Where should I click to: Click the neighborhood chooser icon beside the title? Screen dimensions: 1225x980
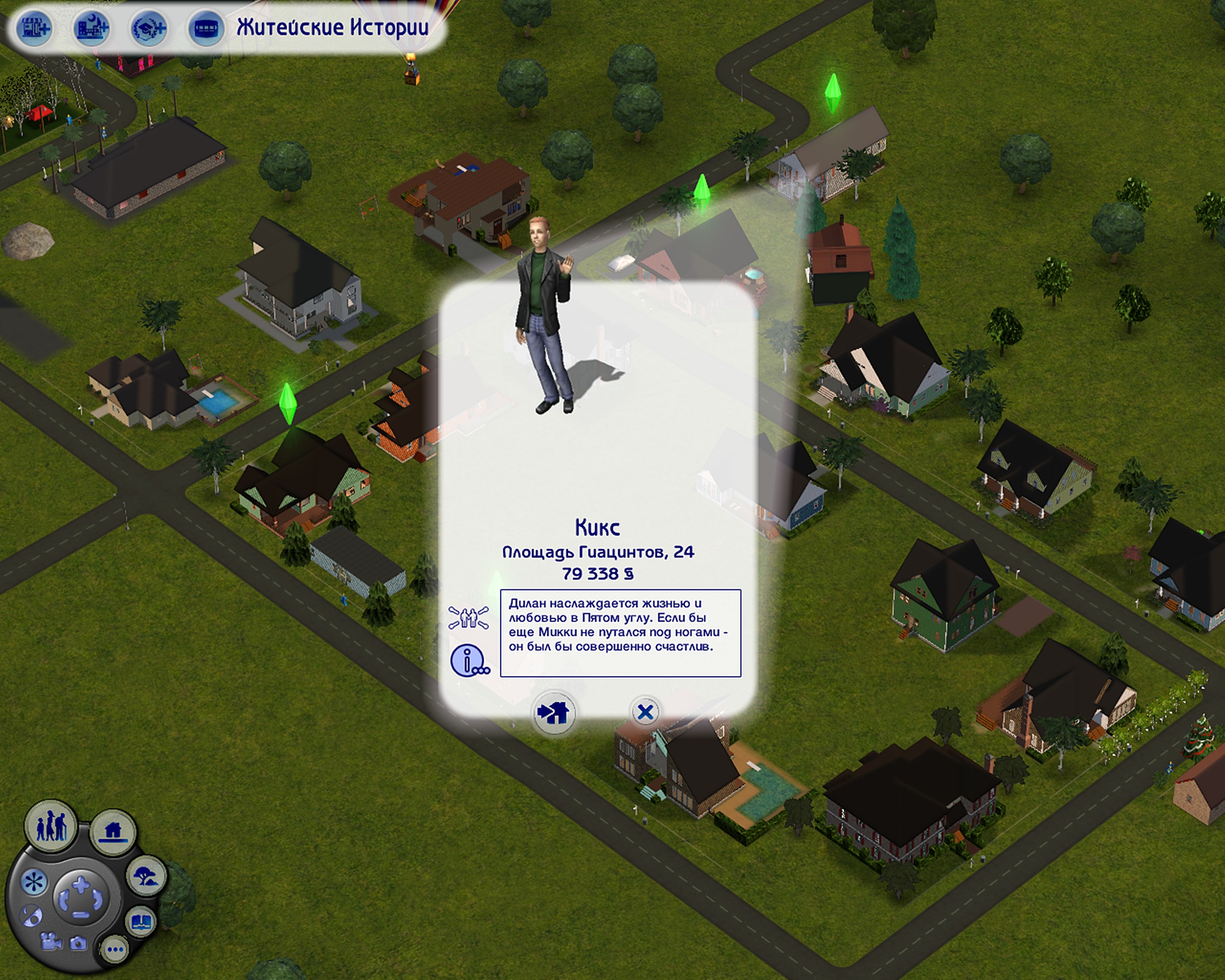206,28
